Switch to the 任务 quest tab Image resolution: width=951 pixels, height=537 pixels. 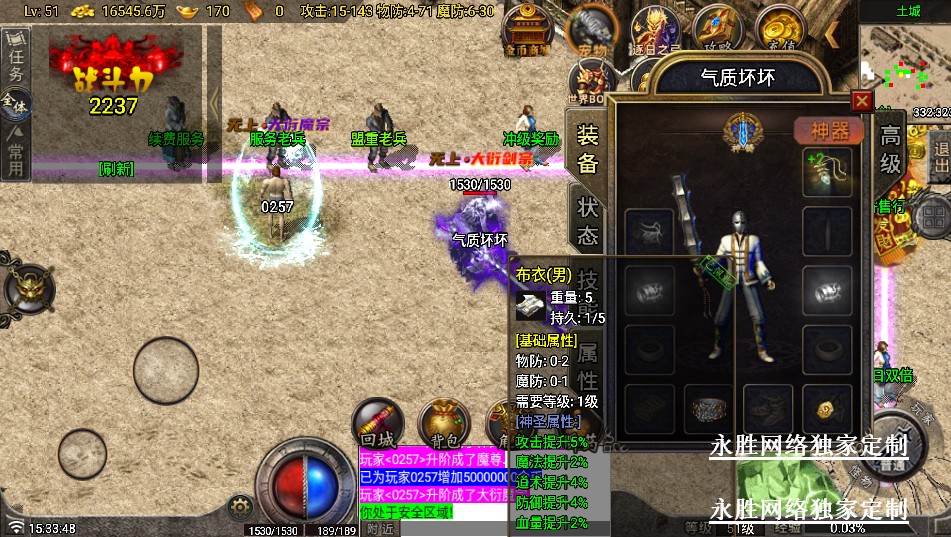pyautogui.click(x=15, y=58)
